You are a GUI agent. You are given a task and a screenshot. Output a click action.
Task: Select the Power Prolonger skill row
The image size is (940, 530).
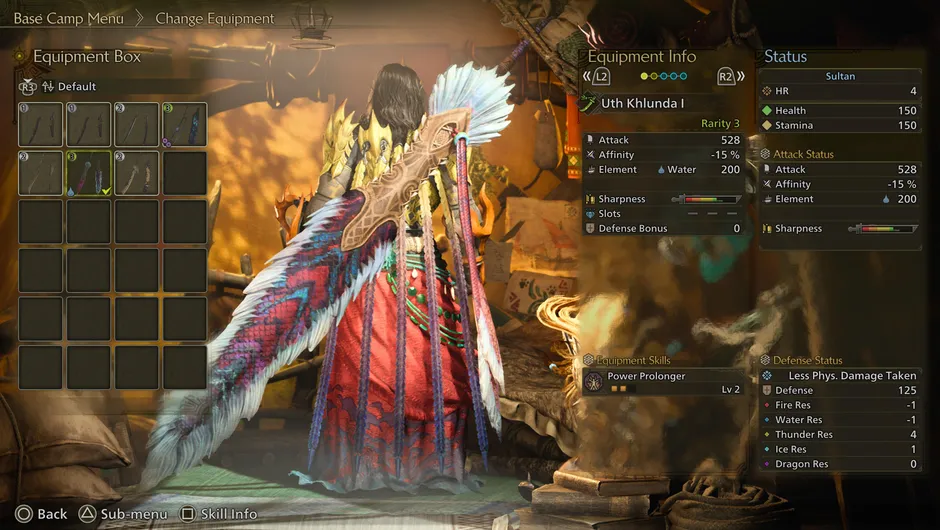pyautogui.click(x=664, y=382)
